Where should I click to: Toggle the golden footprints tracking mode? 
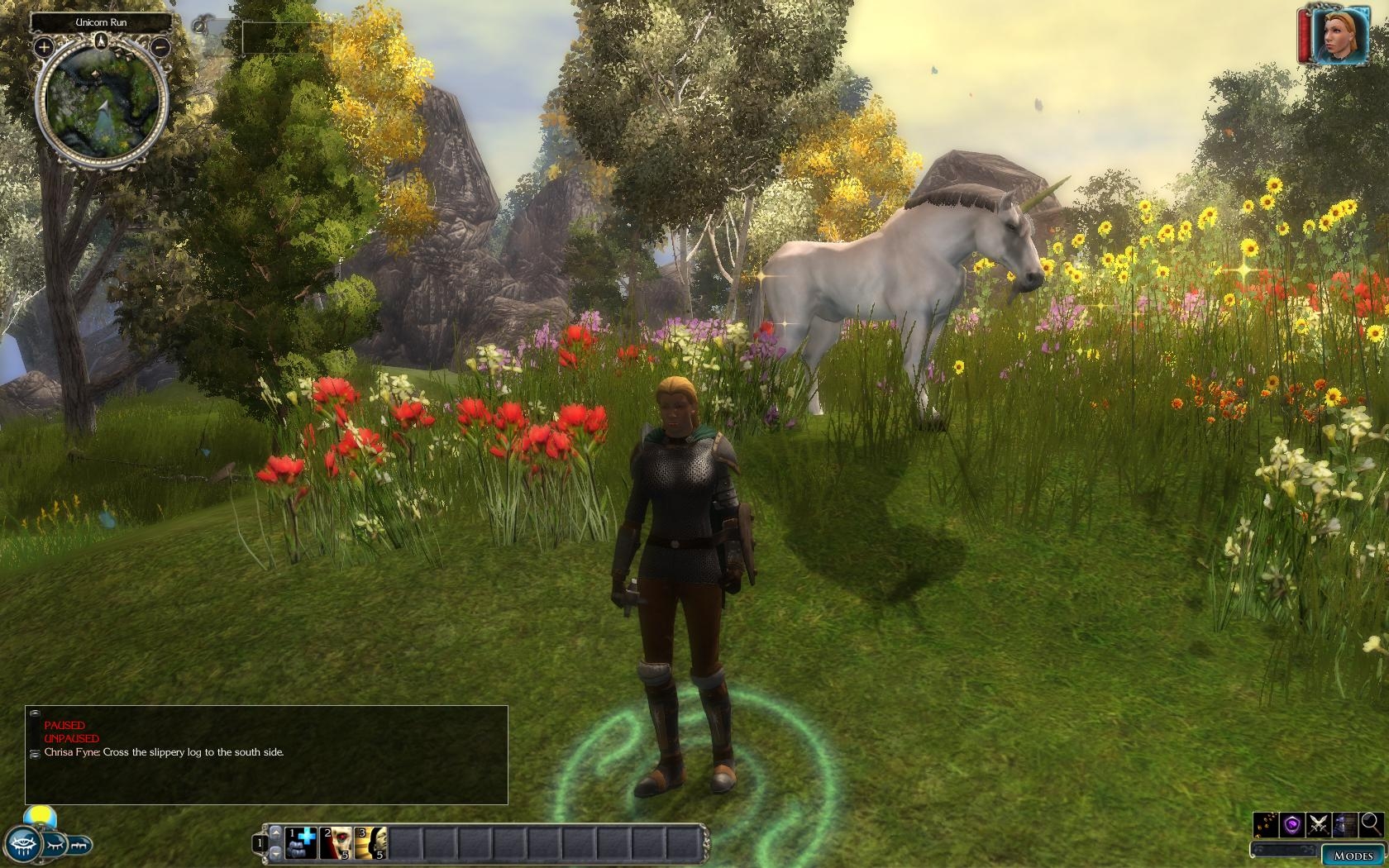coord(1266,823)
